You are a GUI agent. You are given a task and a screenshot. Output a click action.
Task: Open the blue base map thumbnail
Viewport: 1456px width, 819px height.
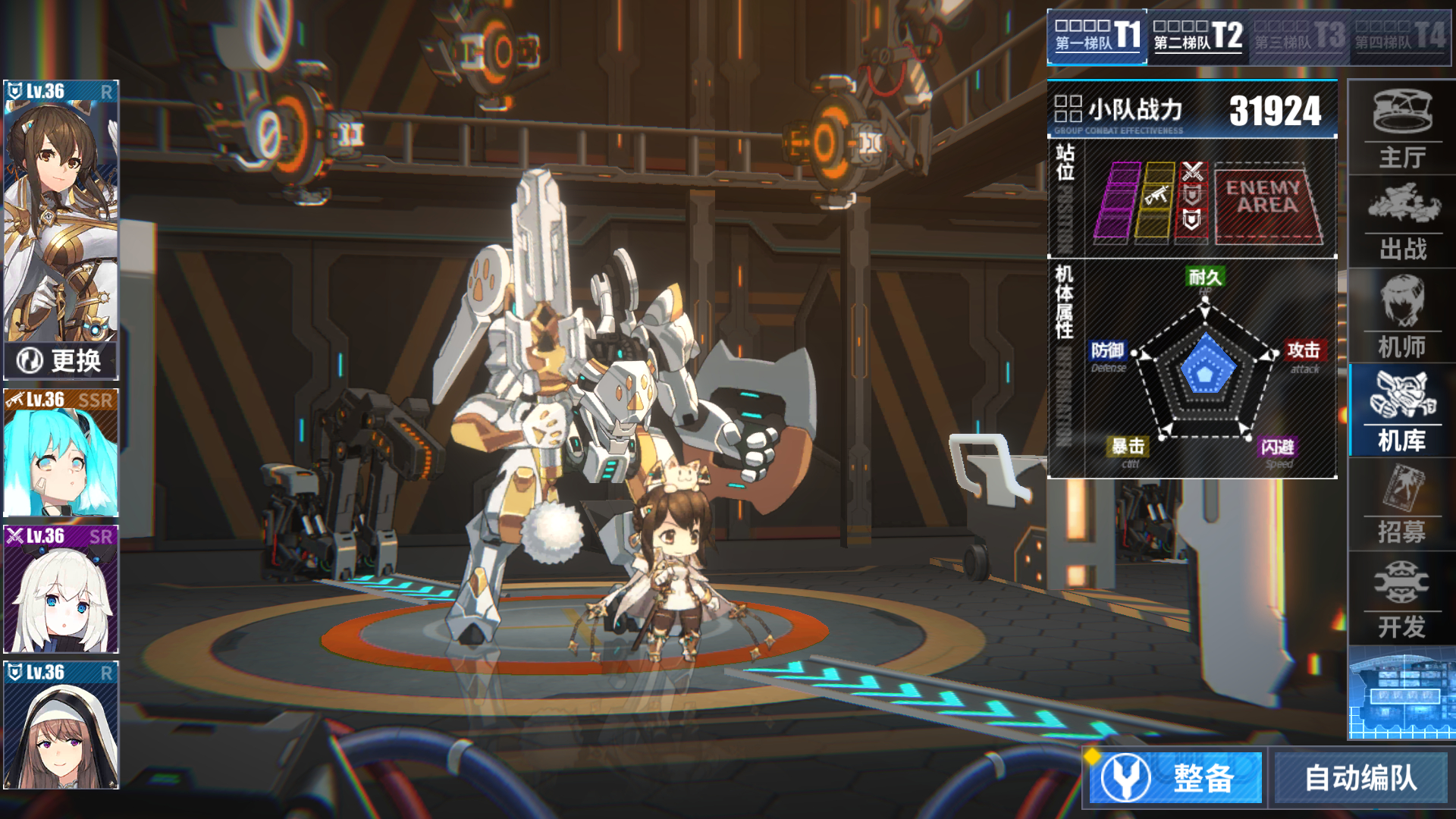[1401, 694]
